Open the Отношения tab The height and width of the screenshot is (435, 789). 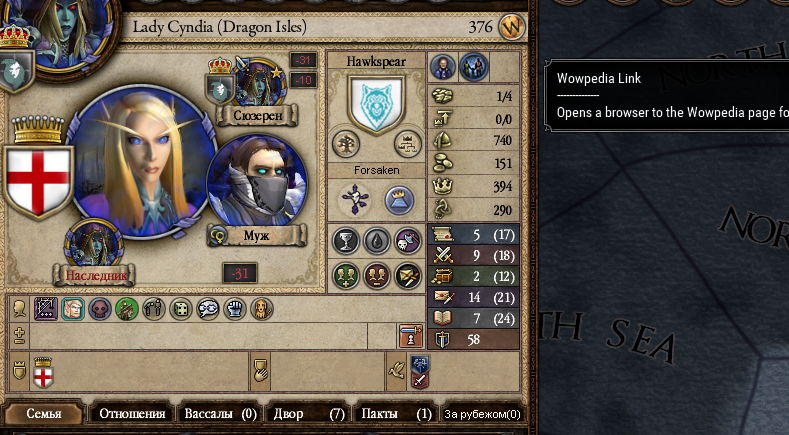pos(131,413)
